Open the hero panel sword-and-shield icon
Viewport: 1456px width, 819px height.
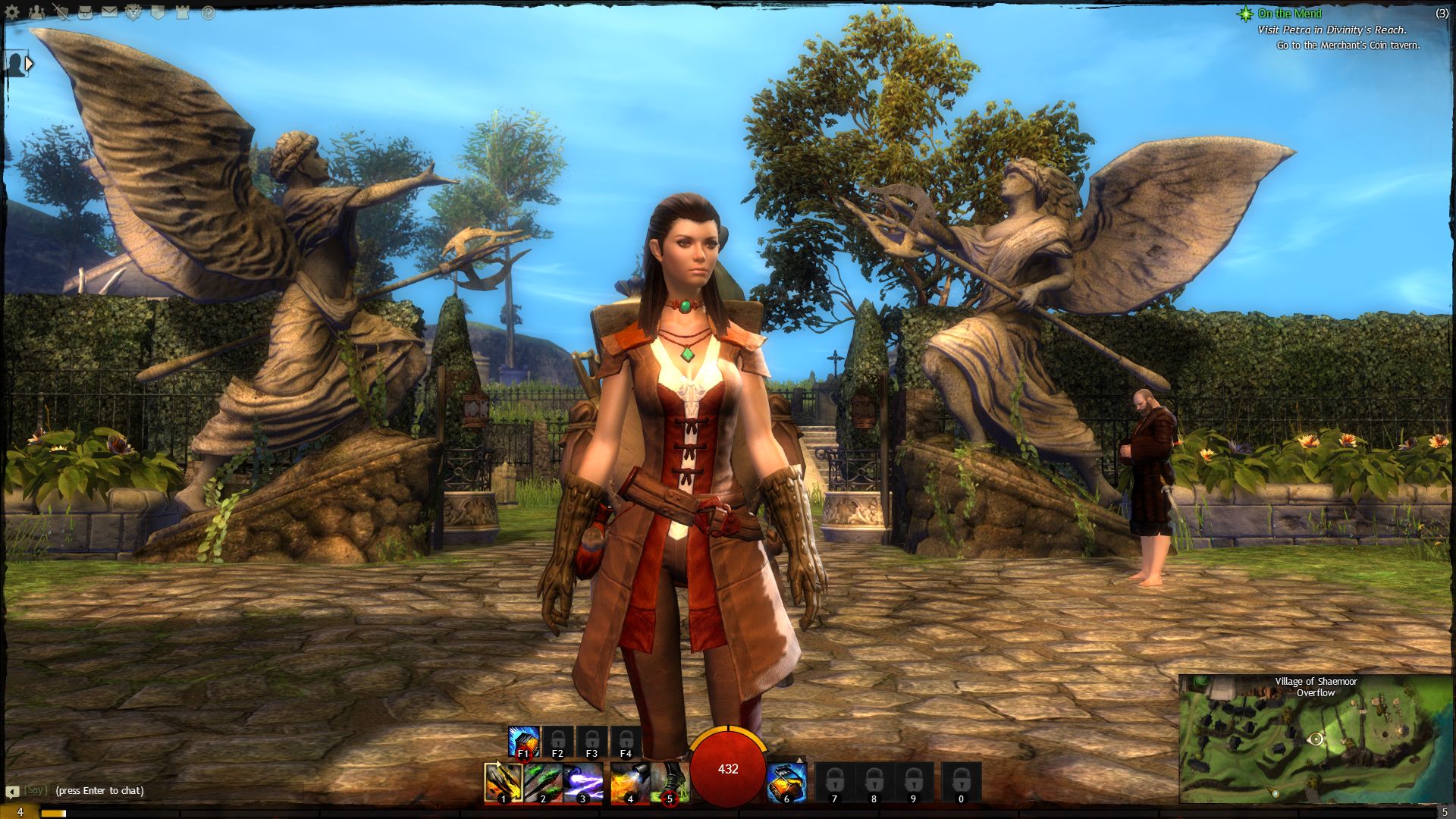(x=61, y=13)
